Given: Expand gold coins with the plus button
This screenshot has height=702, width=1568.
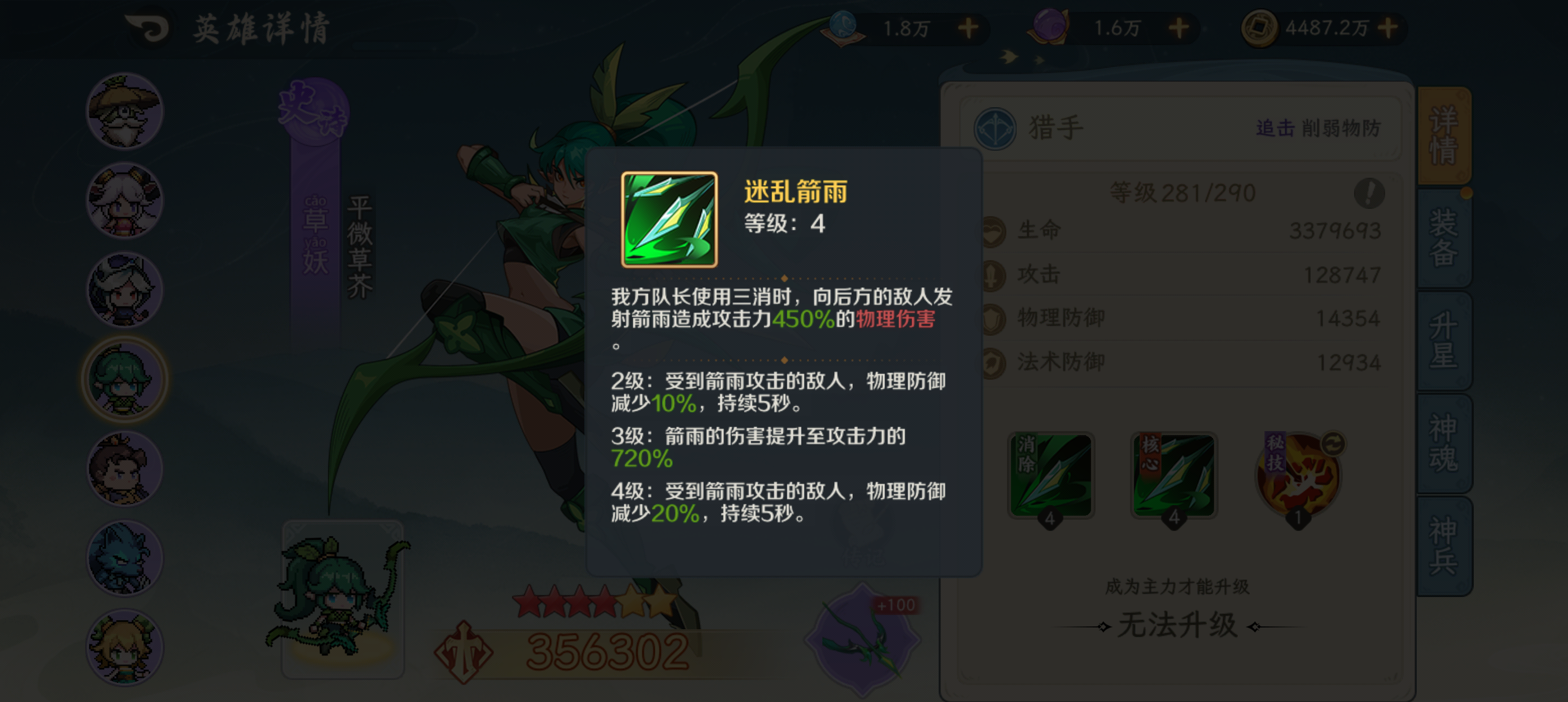Looking at the screenshot, I should 1390,28.
